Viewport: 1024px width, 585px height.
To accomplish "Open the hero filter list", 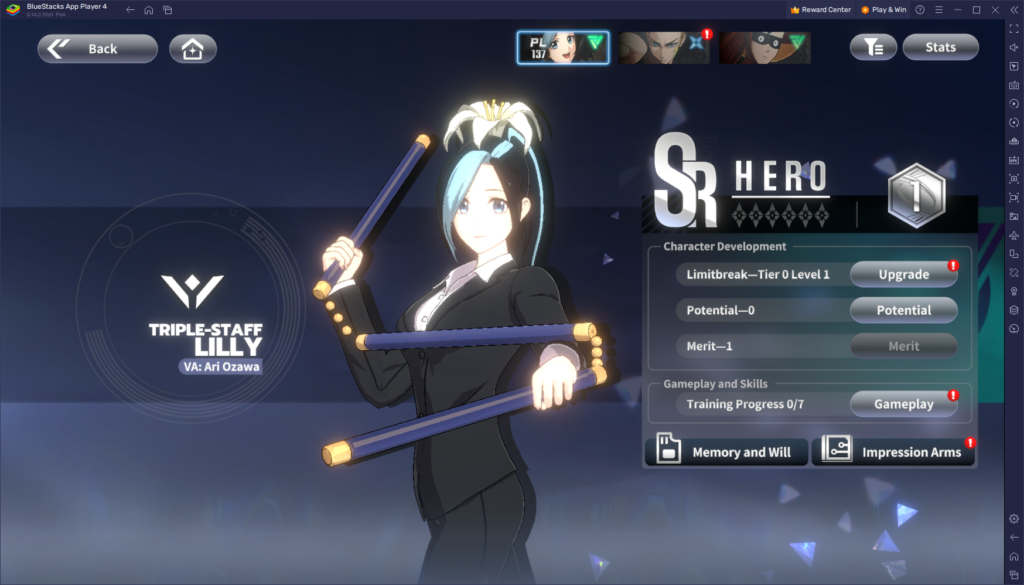I will [x=873, y=47].
